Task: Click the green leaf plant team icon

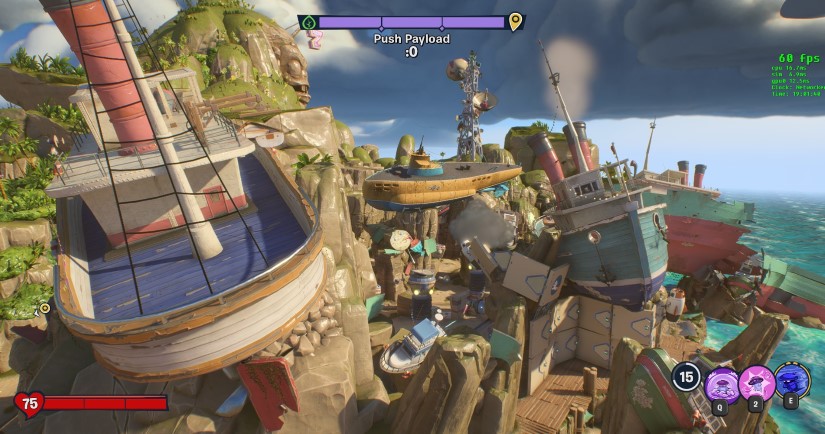Action: click(x=307, y=21)
